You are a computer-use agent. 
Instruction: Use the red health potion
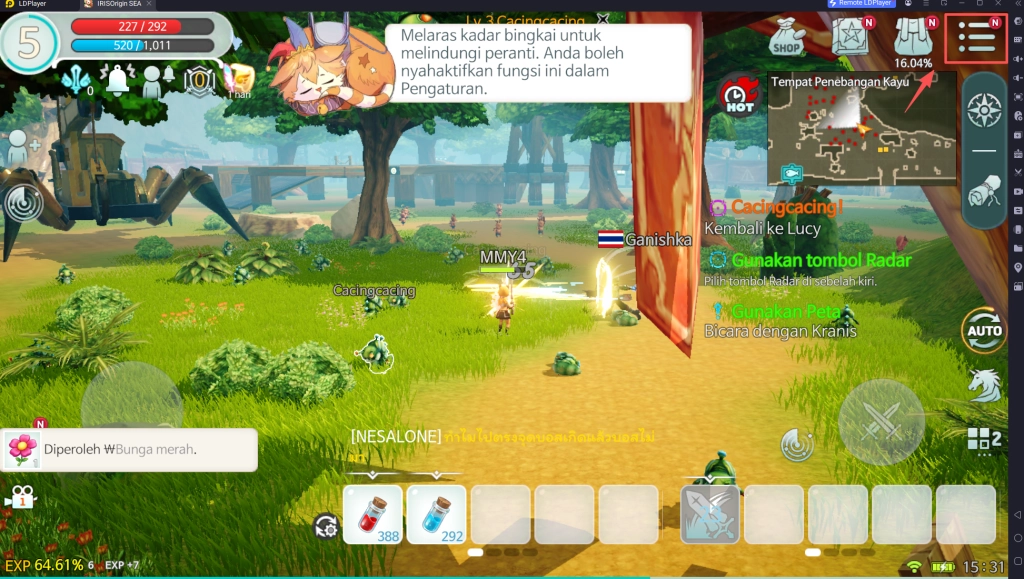pos(373,514)
